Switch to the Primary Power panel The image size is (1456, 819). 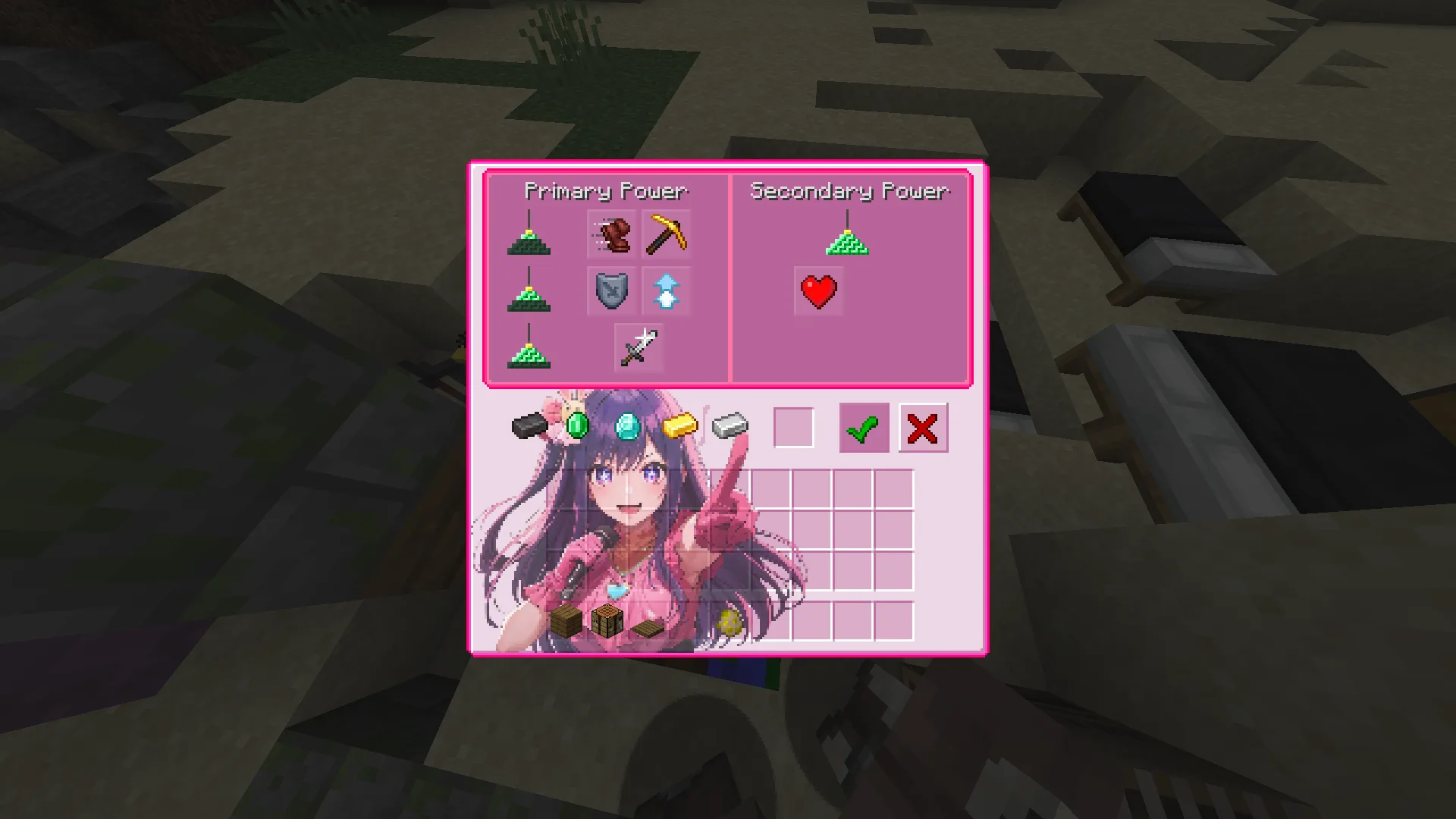pos(606,191)
